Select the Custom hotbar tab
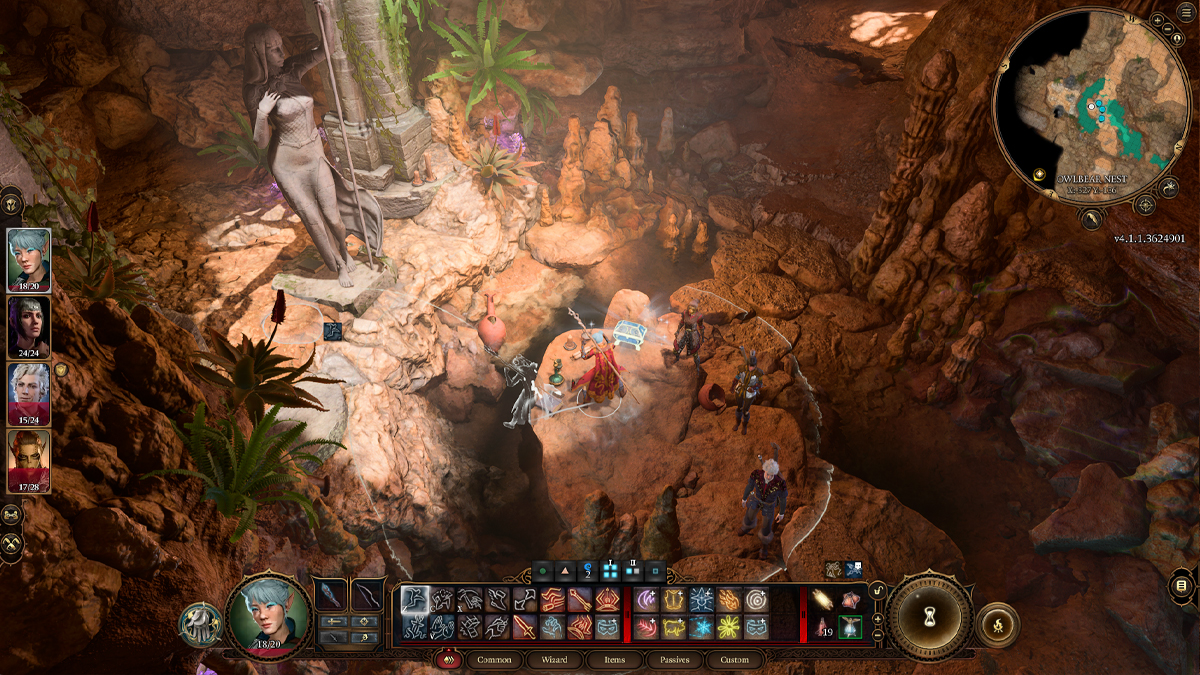This screenshot has height=675, width=1200. click(x=733, y=660)
